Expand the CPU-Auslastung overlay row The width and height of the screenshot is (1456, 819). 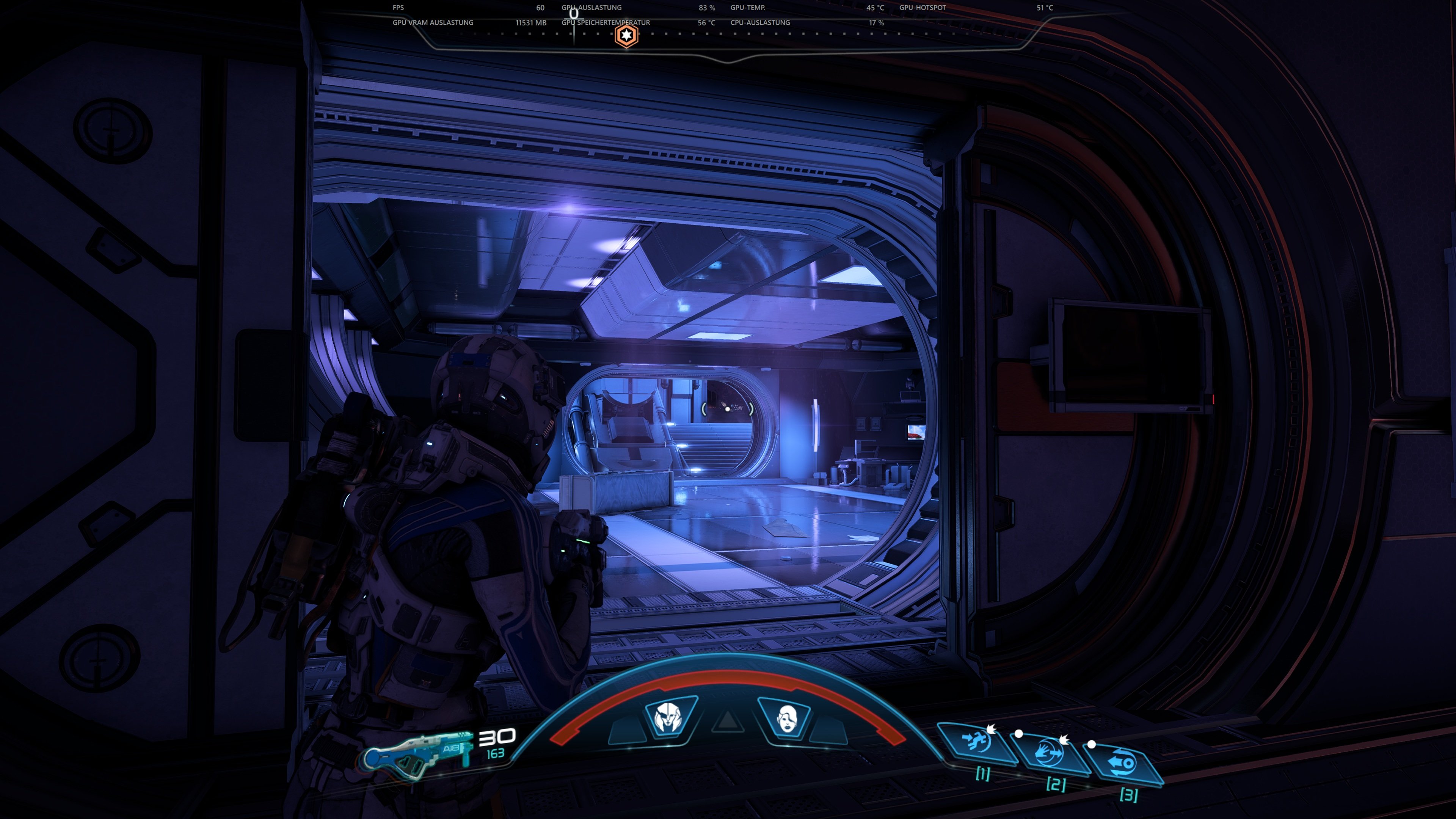[x=760, y=23]
